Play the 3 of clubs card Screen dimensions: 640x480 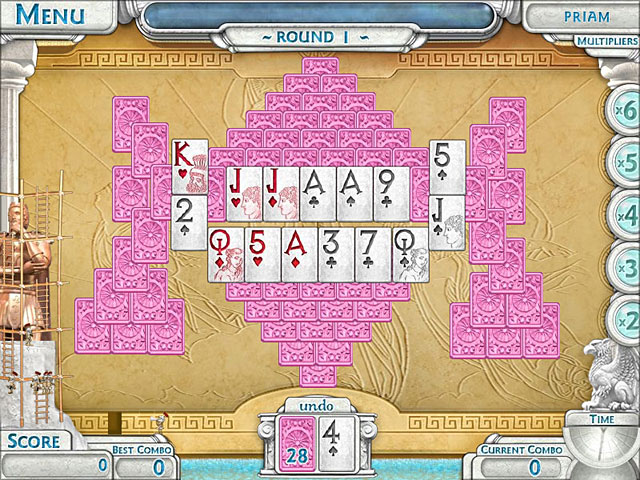[337, 254]
